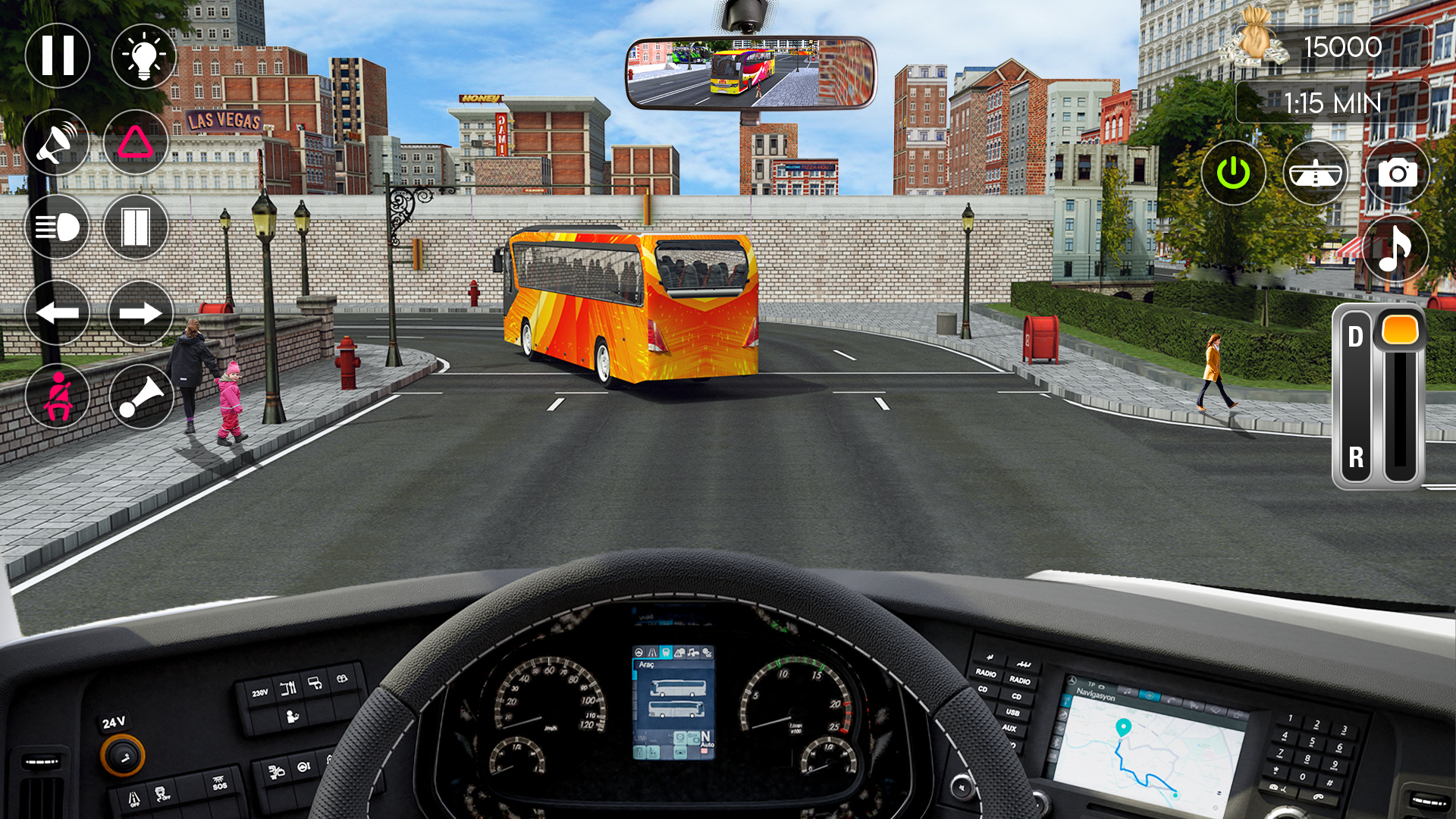Activate the left turn signal
The width and height of the screenshot is (1456, 819).
tap(57, 312)
